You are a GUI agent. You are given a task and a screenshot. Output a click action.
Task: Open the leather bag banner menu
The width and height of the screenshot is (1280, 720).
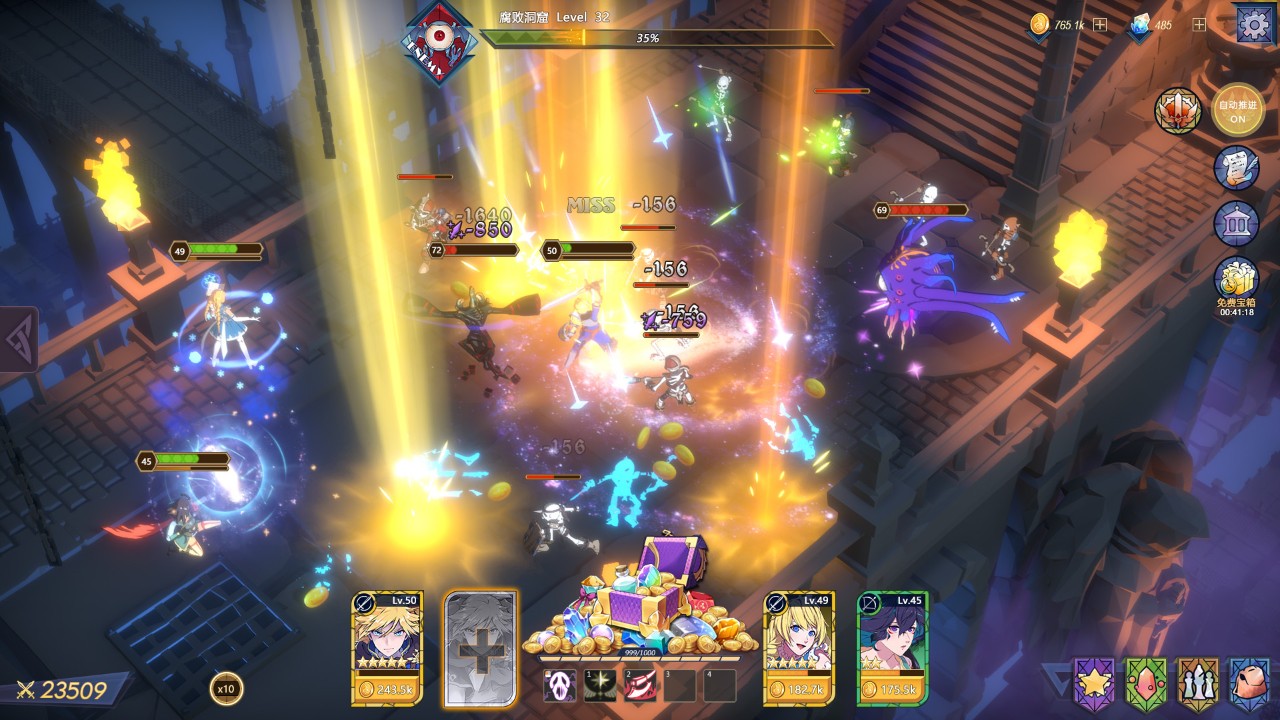tap(1249, 682)
